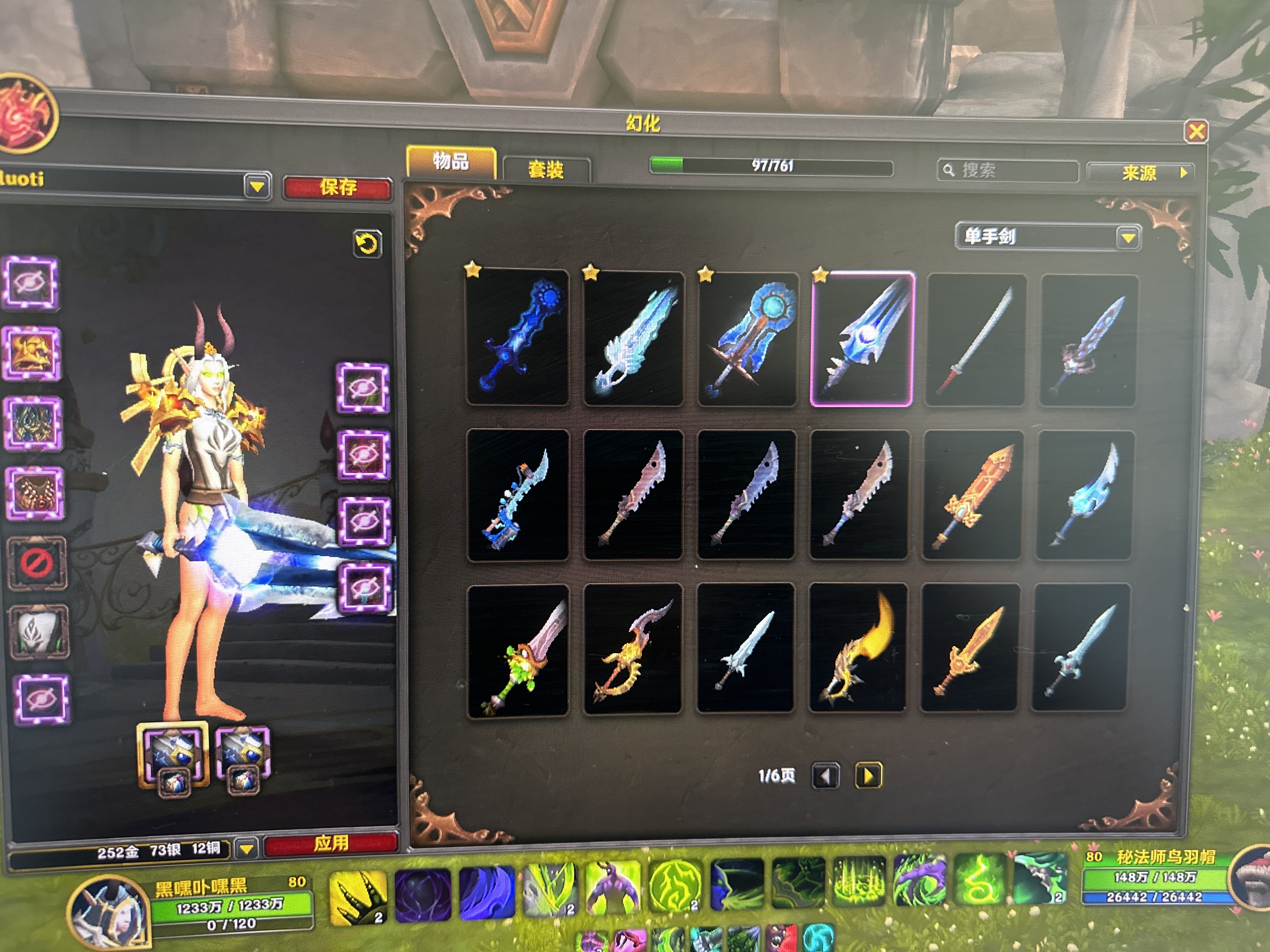Close the 幻化 transmog window
The width and height of the screenshot is (1270, 952).
pos(1196,132)
